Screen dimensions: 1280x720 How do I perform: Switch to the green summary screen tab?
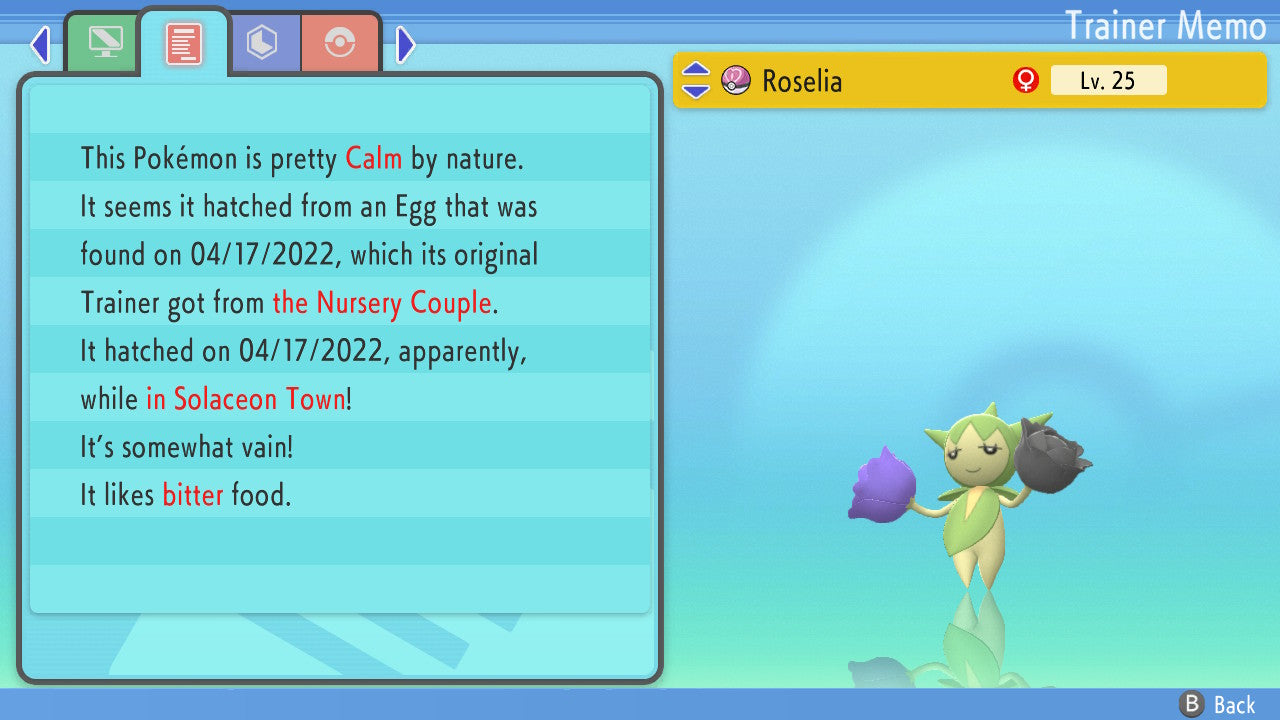(103, 44)
